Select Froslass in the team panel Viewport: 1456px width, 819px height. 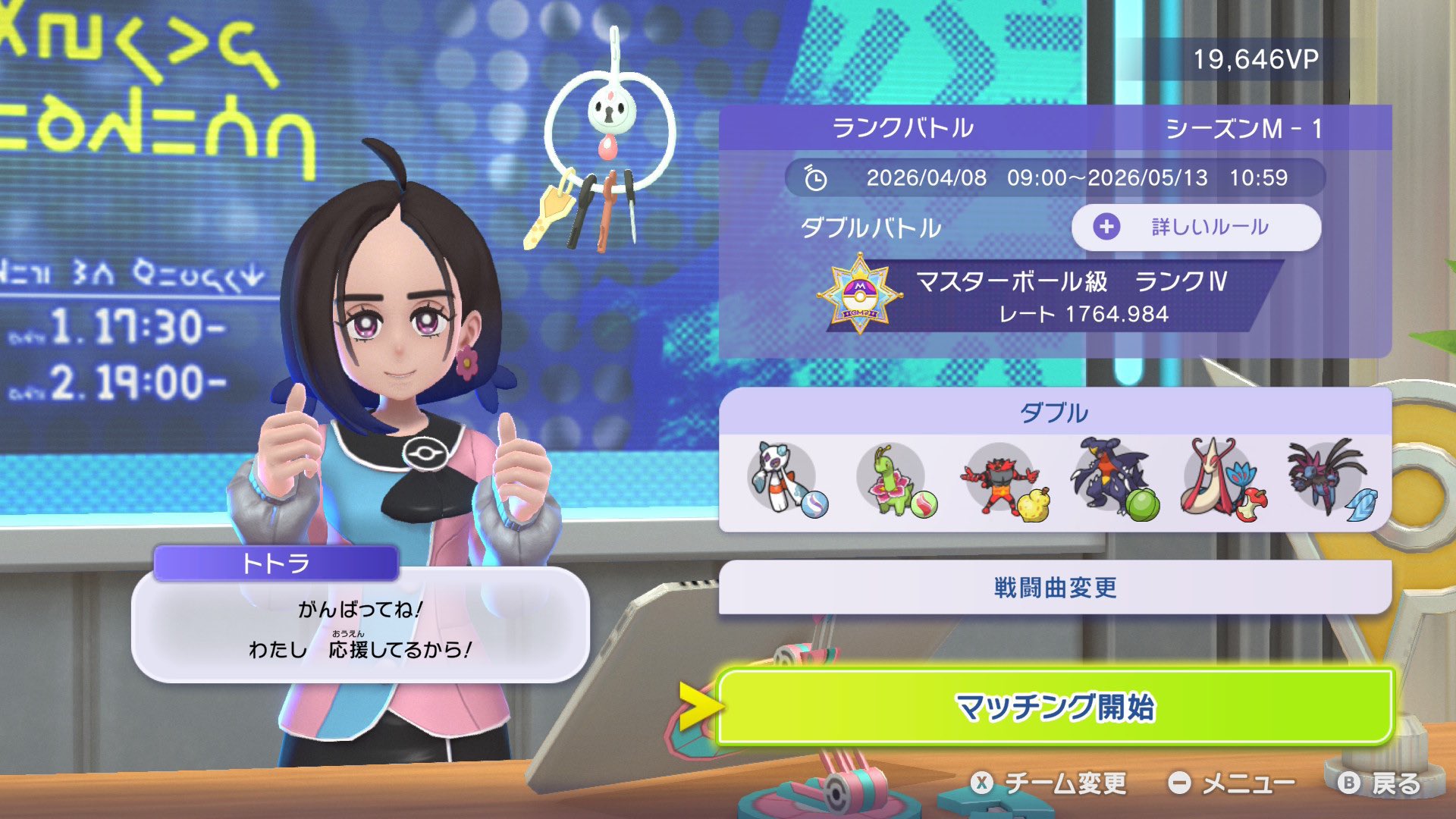783,479
